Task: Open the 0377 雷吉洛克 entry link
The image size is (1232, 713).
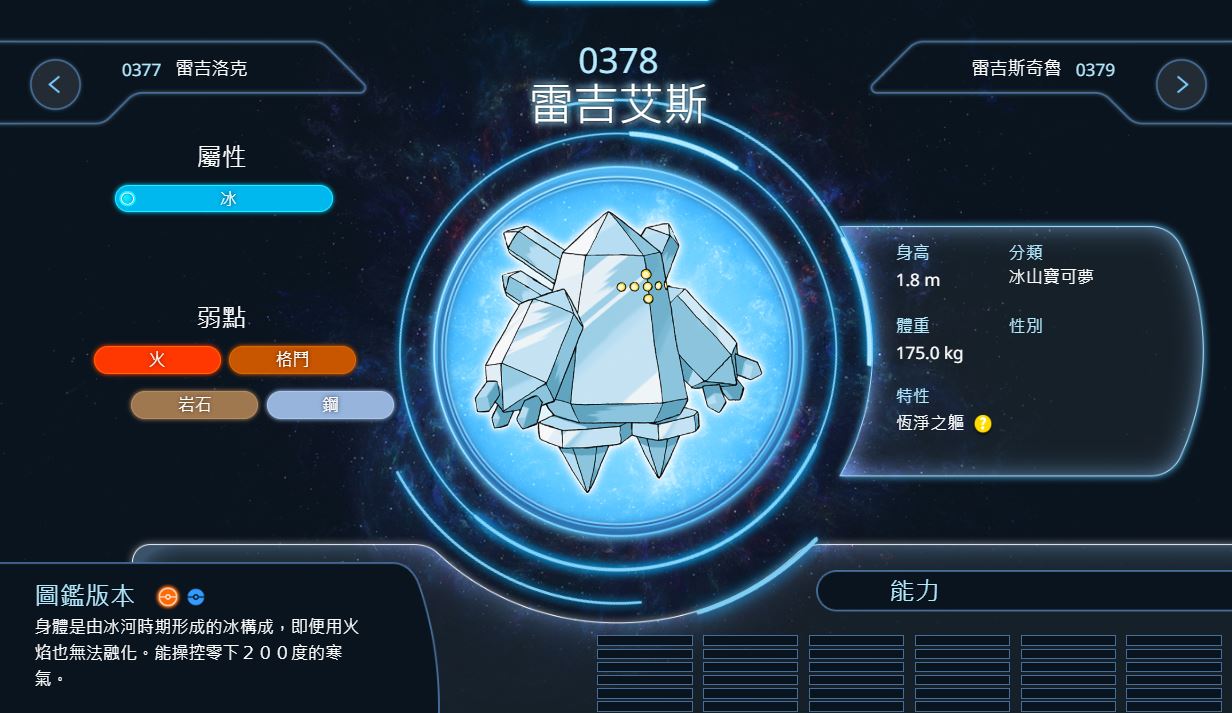Action: tap(185, 69)
